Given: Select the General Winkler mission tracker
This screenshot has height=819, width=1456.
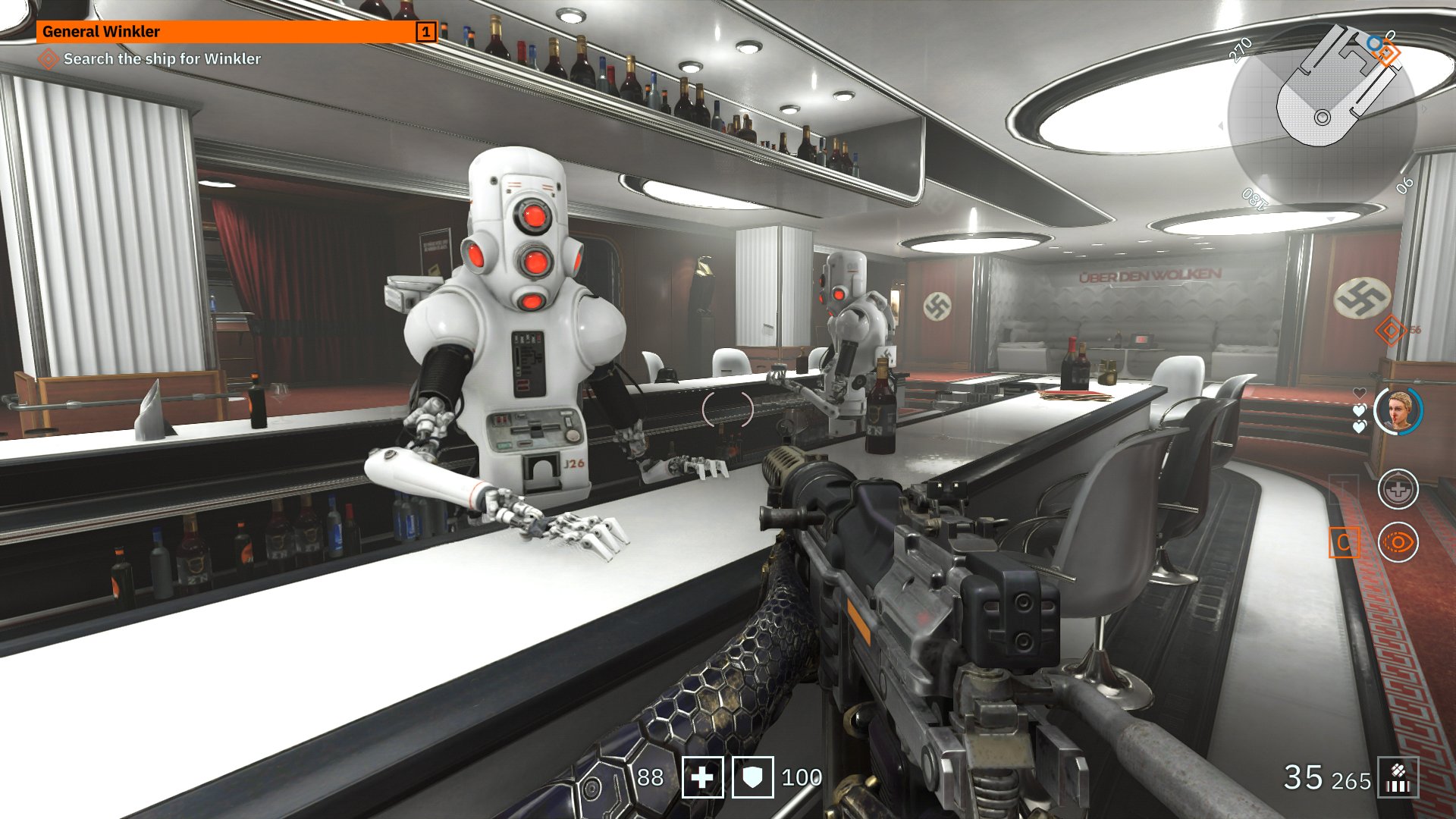Looking at the screenshot, I should [235, 32].
